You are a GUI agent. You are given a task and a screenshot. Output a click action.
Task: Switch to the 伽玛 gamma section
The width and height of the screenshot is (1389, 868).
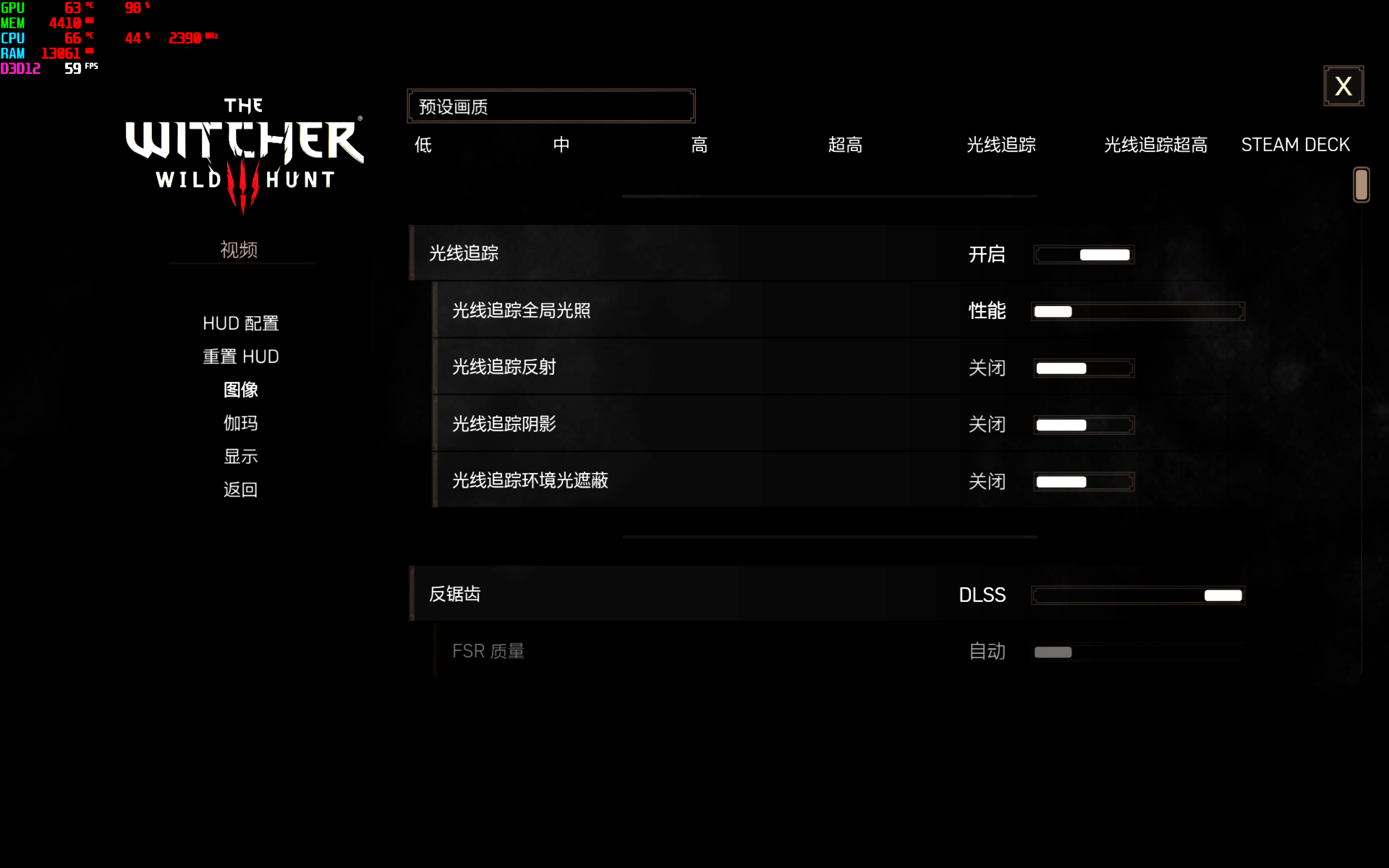[240, 423]
